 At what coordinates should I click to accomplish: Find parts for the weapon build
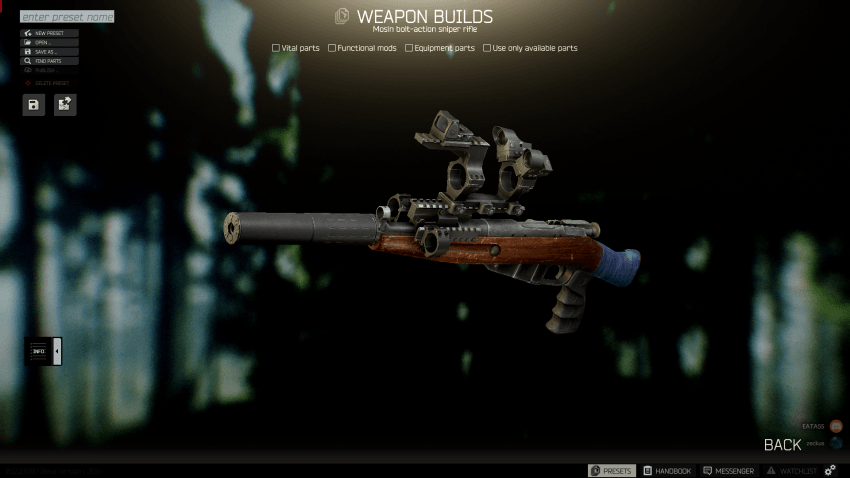click(x=50, y=61)
